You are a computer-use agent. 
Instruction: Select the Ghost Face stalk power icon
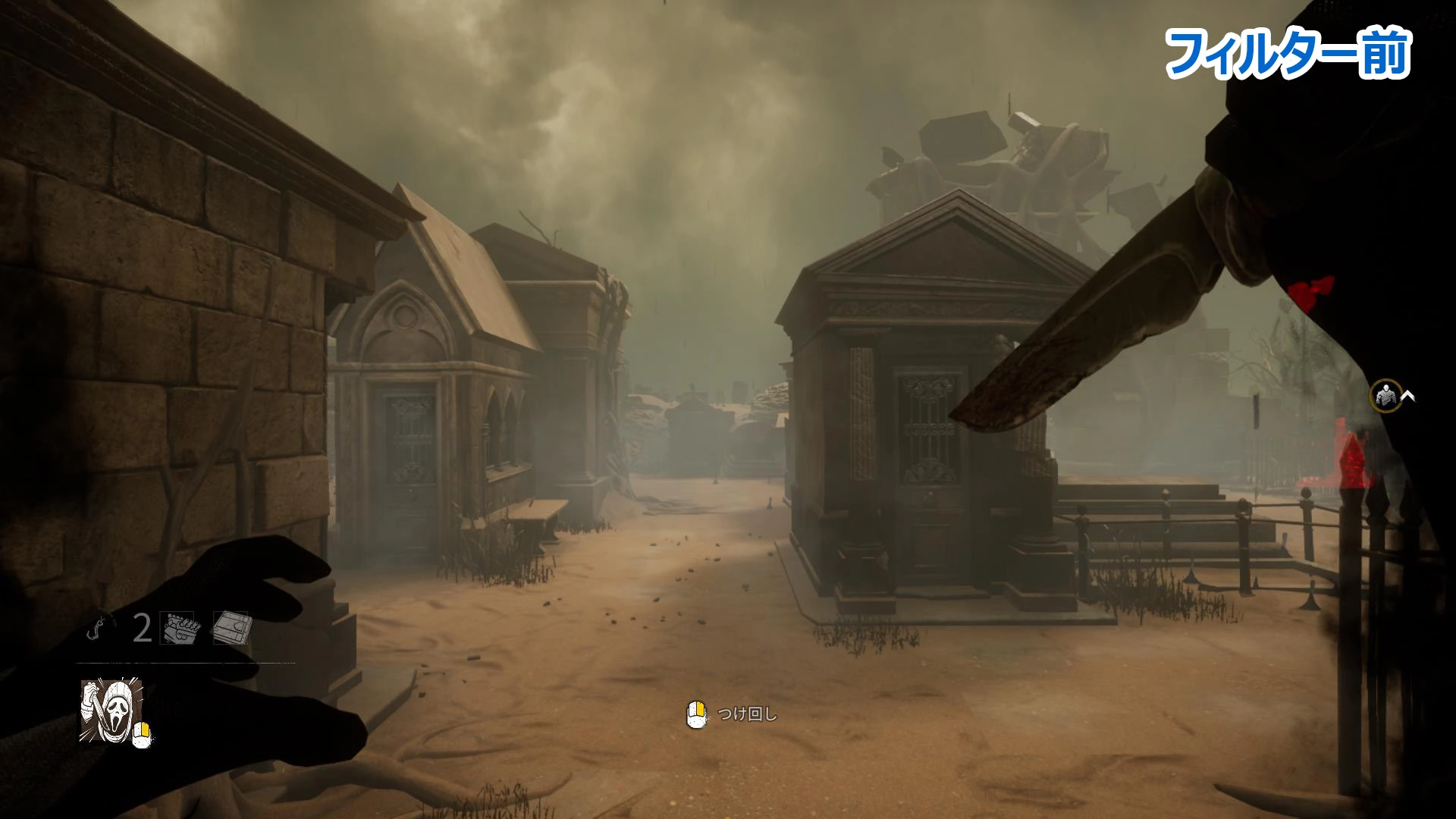click(x=110, y=711)
